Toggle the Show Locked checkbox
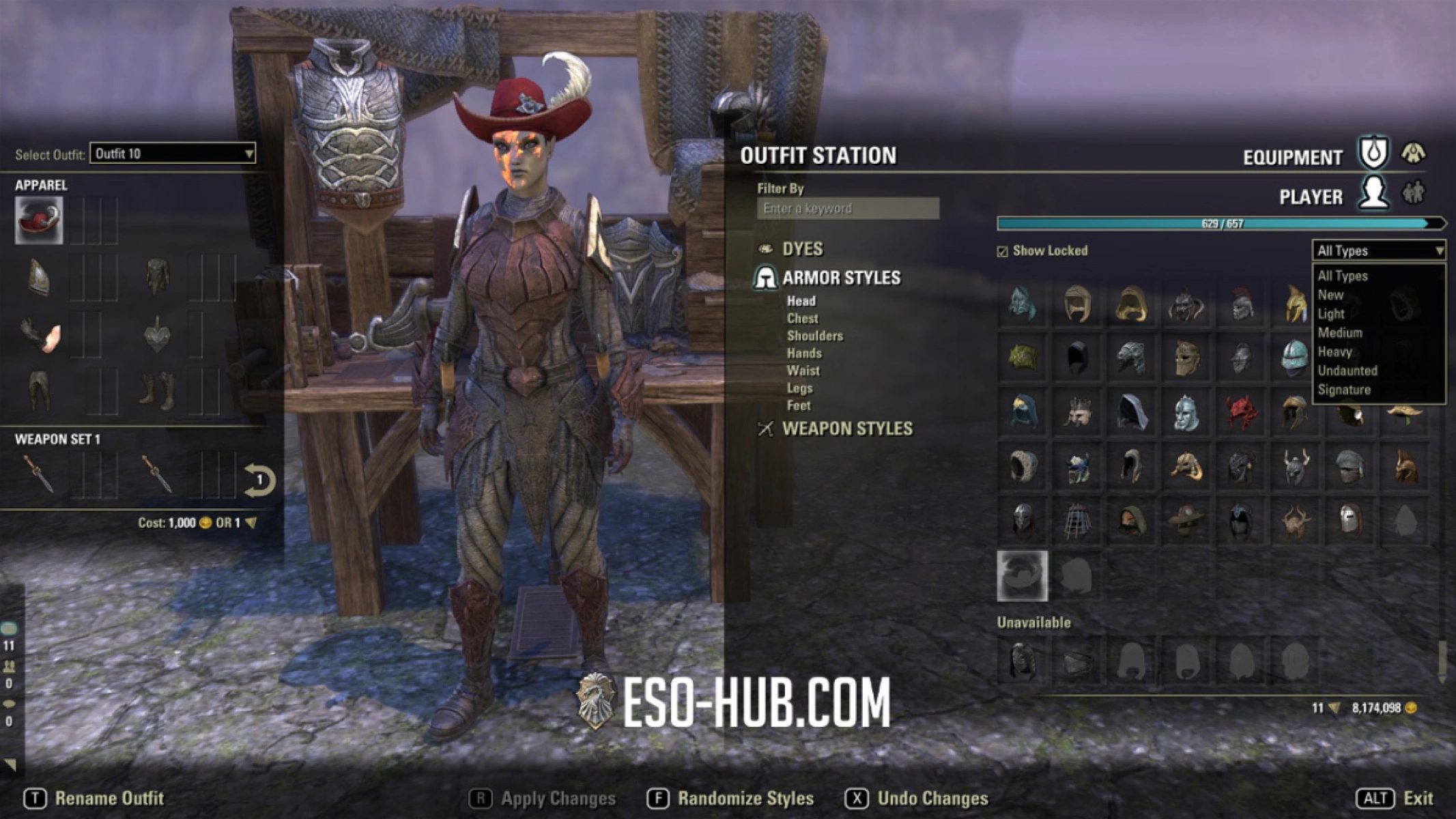 [1003, 251]
